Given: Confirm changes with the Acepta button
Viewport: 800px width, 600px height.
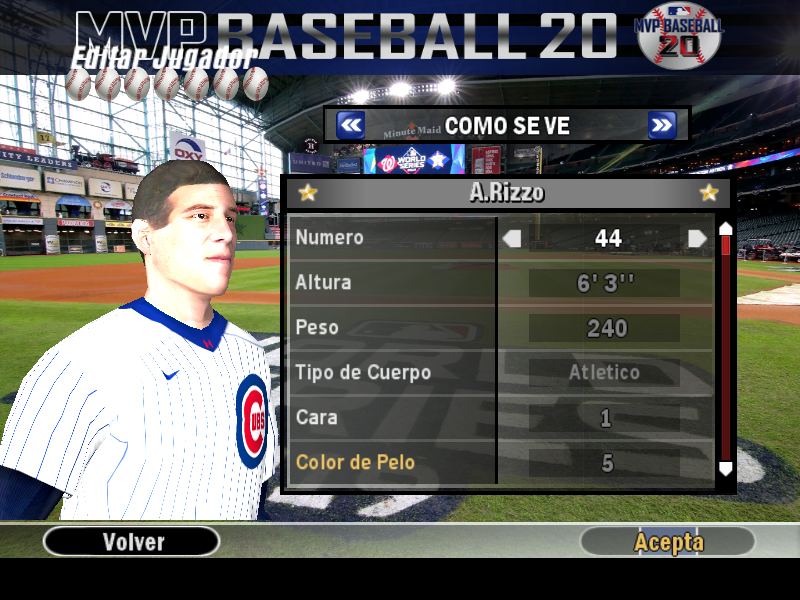Looking at the screenshot, I should click(668, 542).
